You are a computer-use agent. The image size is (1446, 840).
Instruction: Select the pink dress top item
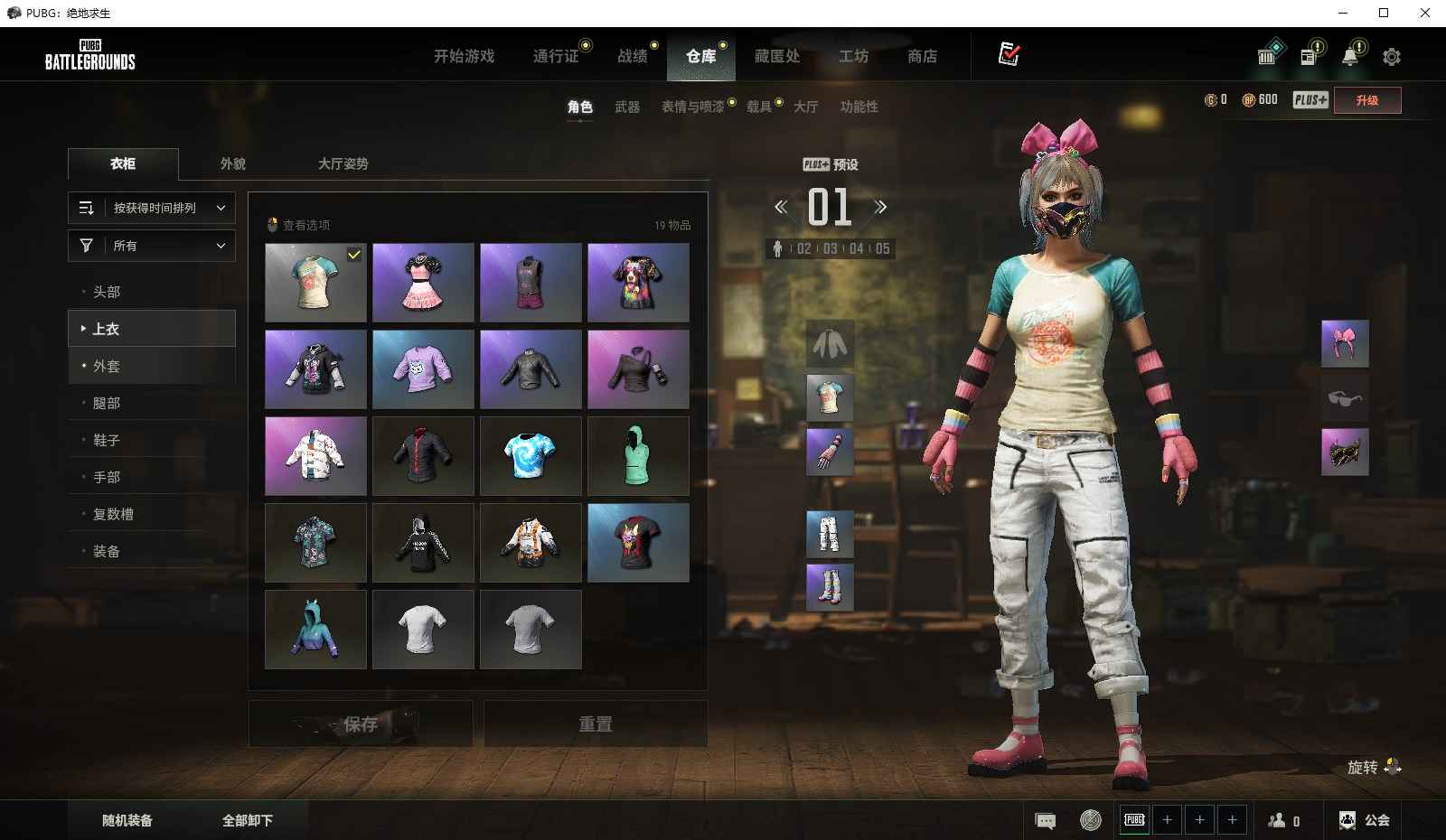(423, 282)
